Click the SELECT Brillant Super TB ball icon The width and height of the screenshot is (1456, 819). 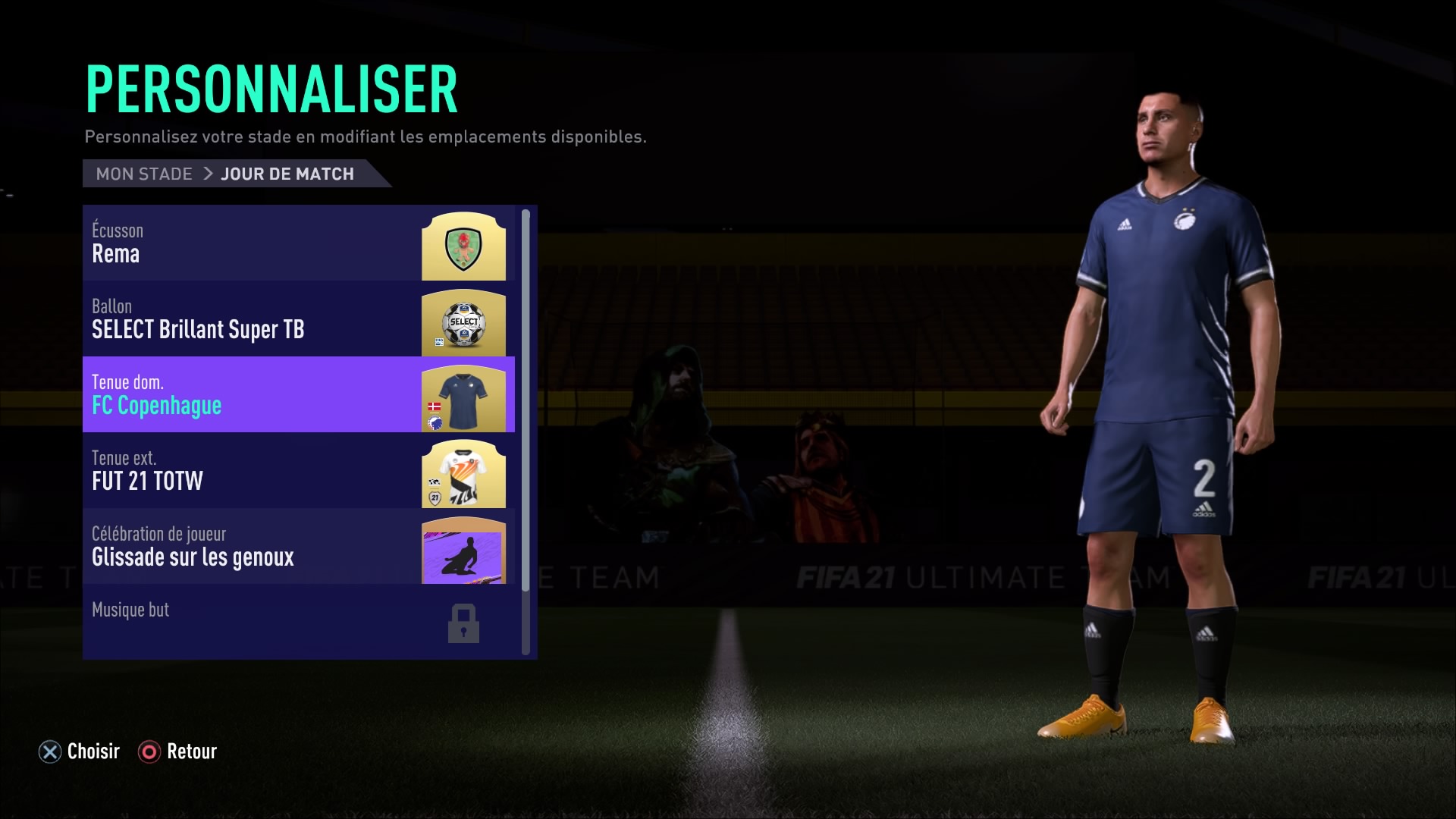pos(464,324)
